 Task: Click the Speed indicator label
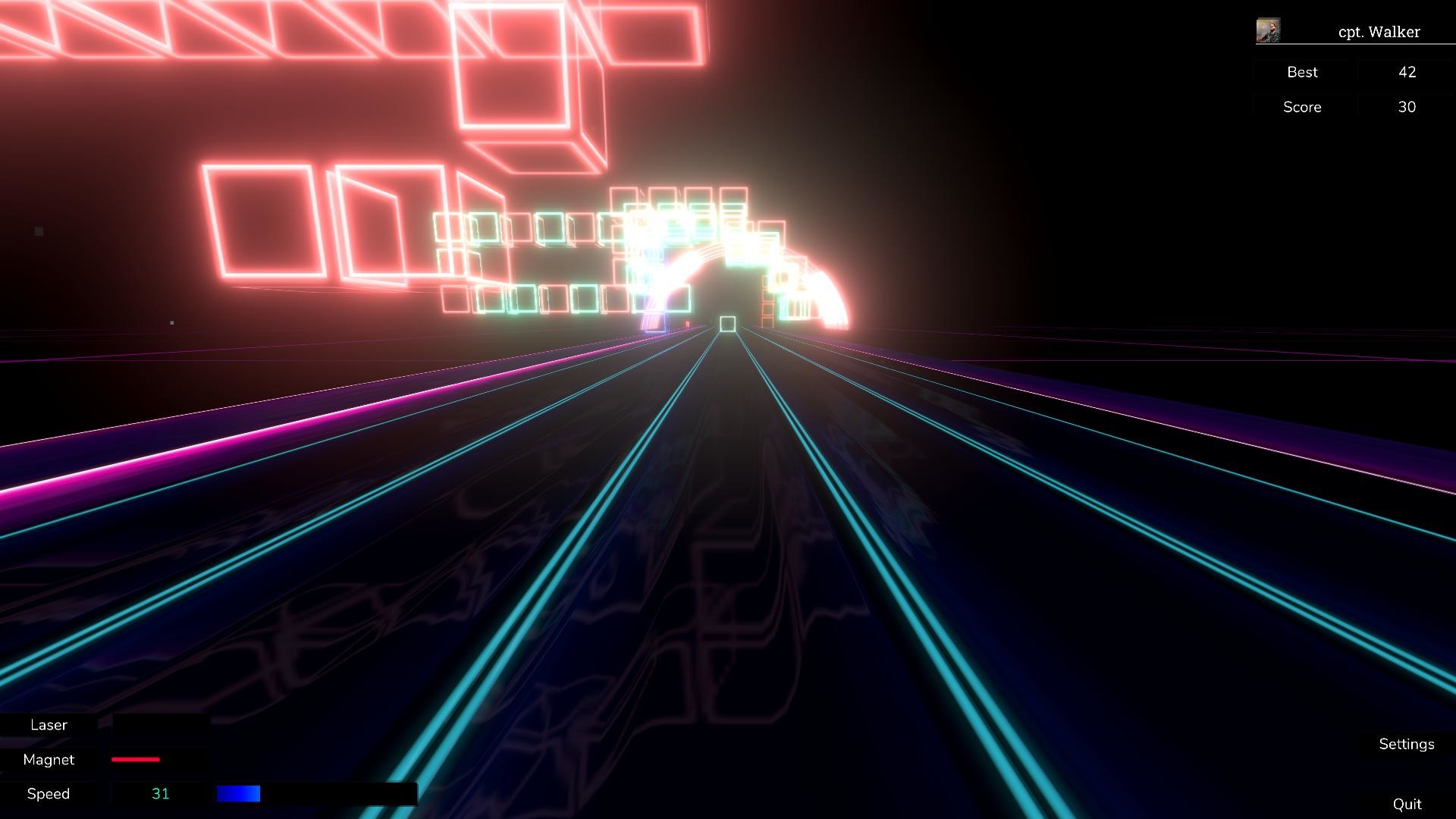(x=48, y=793)
